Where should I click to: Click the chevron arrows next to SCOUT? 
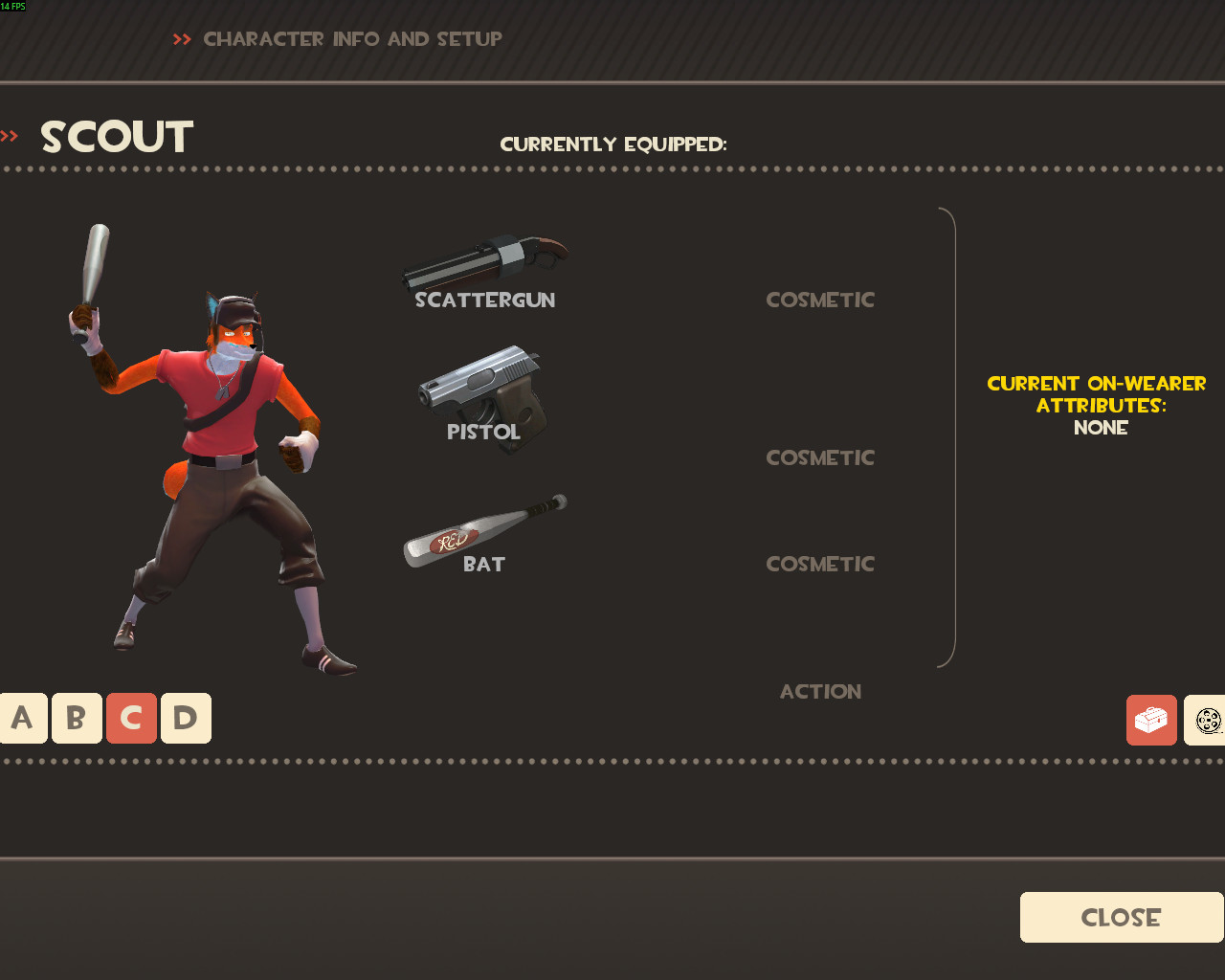tap(10, 135)
